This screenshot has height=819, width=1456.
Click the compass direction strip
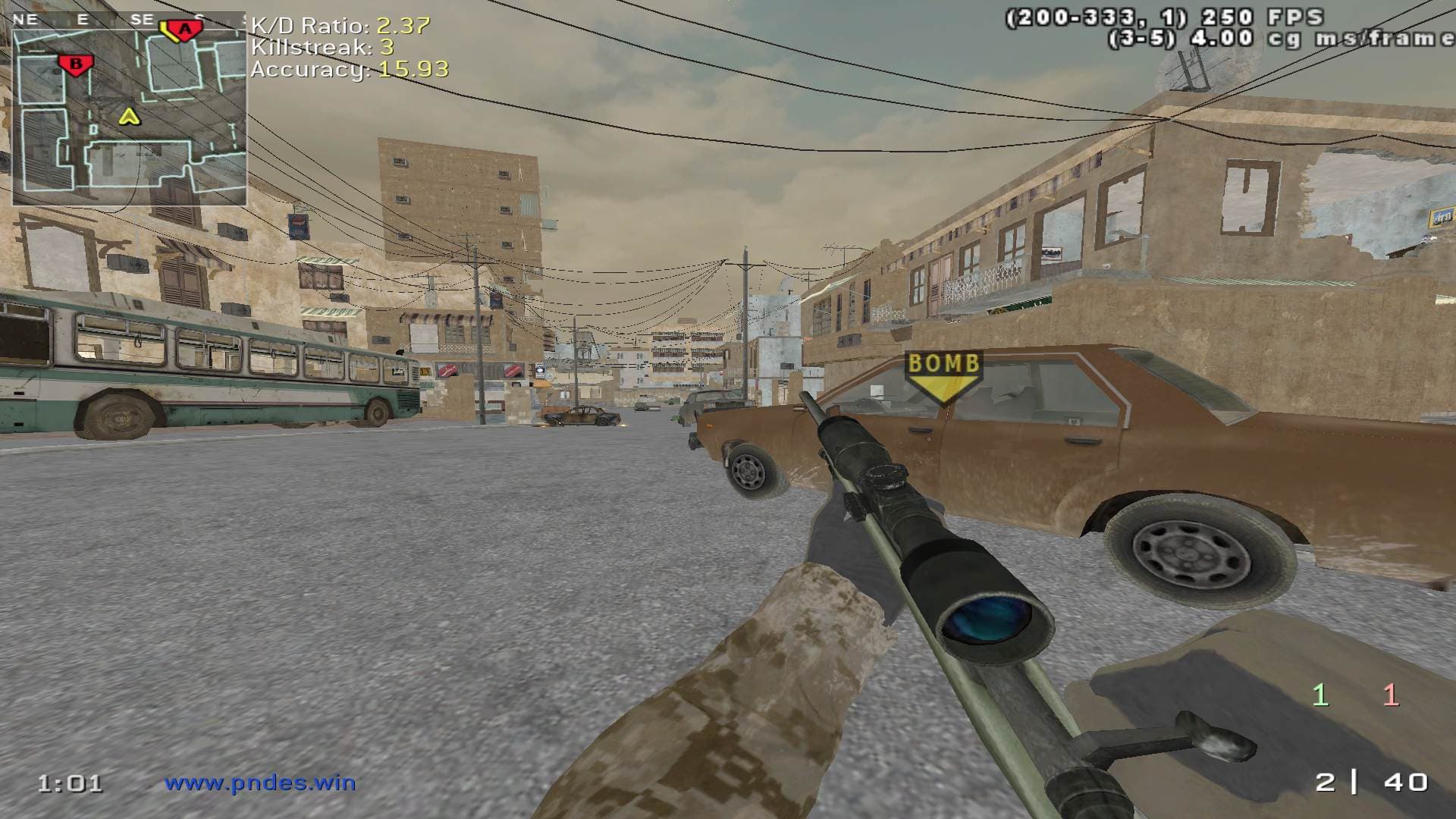129,20
